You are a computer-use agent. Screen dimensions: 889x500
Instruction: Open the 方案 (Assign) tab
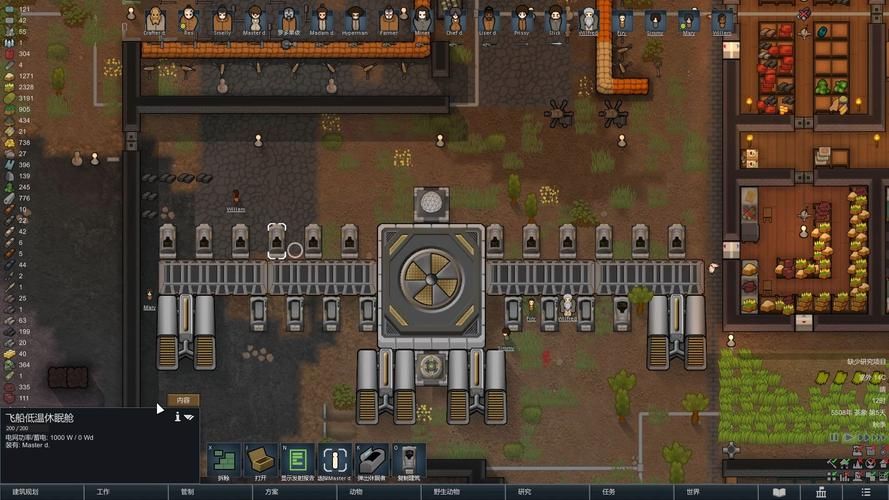point(272,492)
